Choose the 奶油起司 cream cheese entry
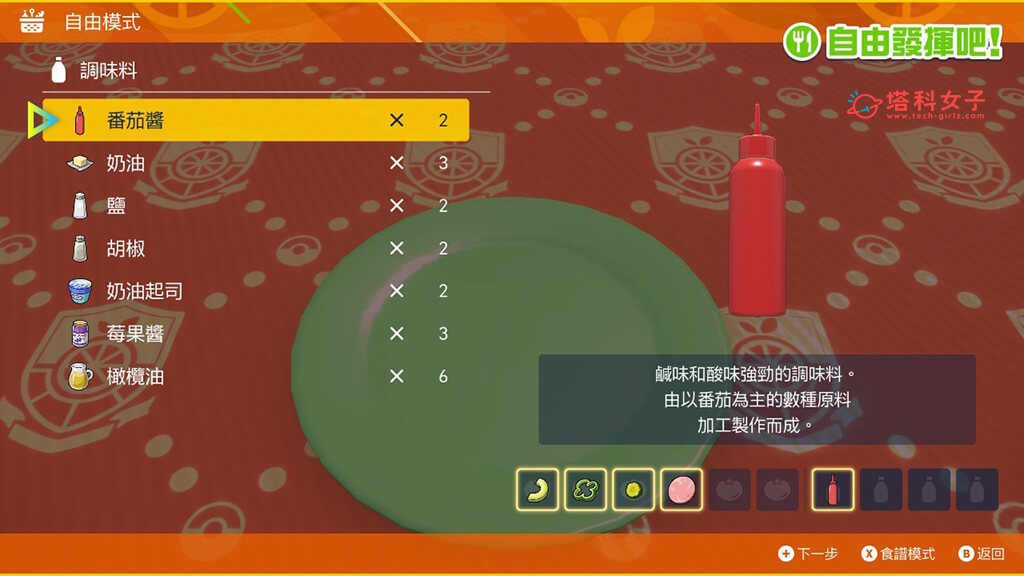 click(255, 291)
